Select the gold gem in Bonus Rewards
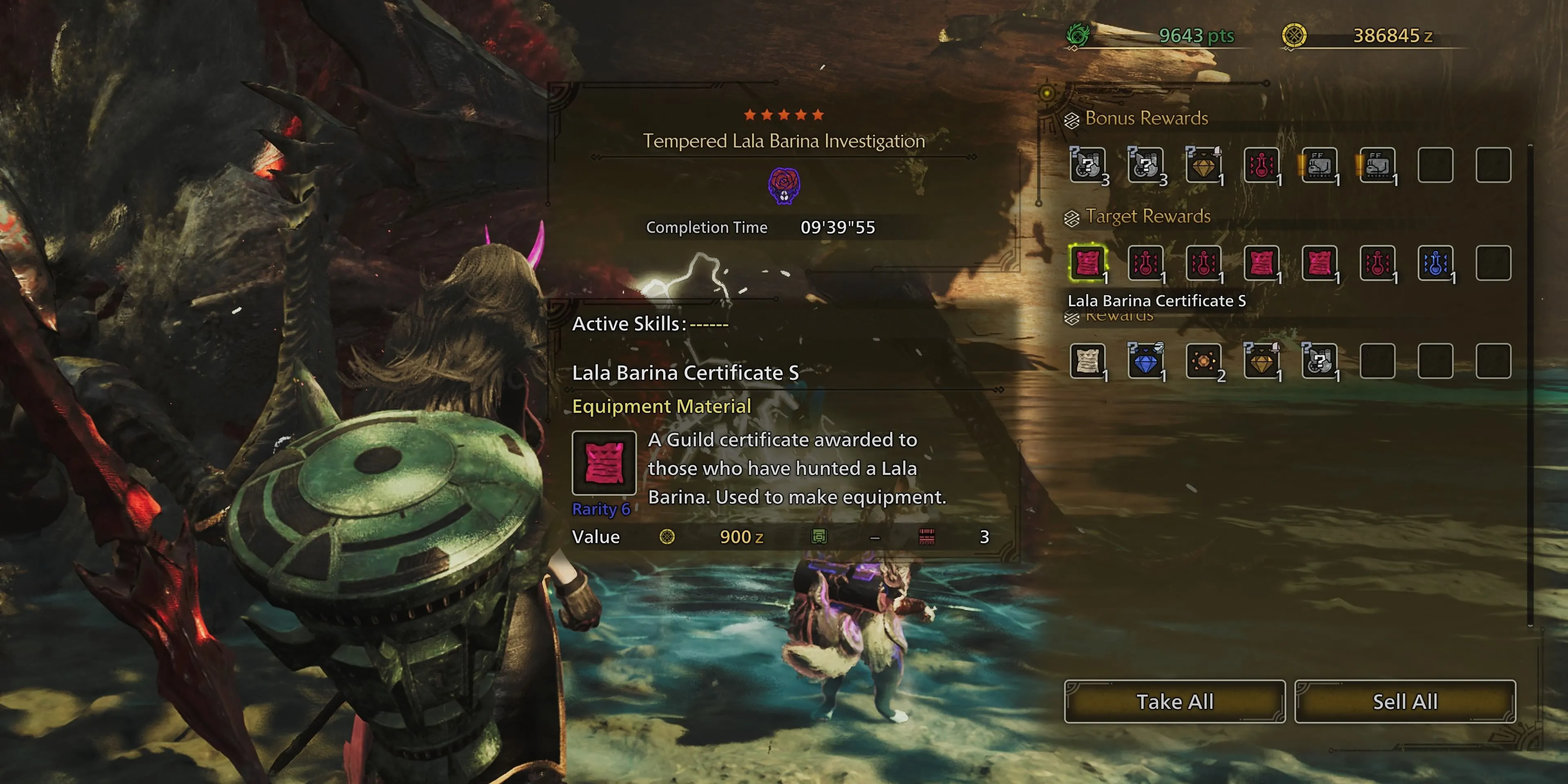Image resolution: width=1568 pixels, height=784 pixels. [1203, 165]
